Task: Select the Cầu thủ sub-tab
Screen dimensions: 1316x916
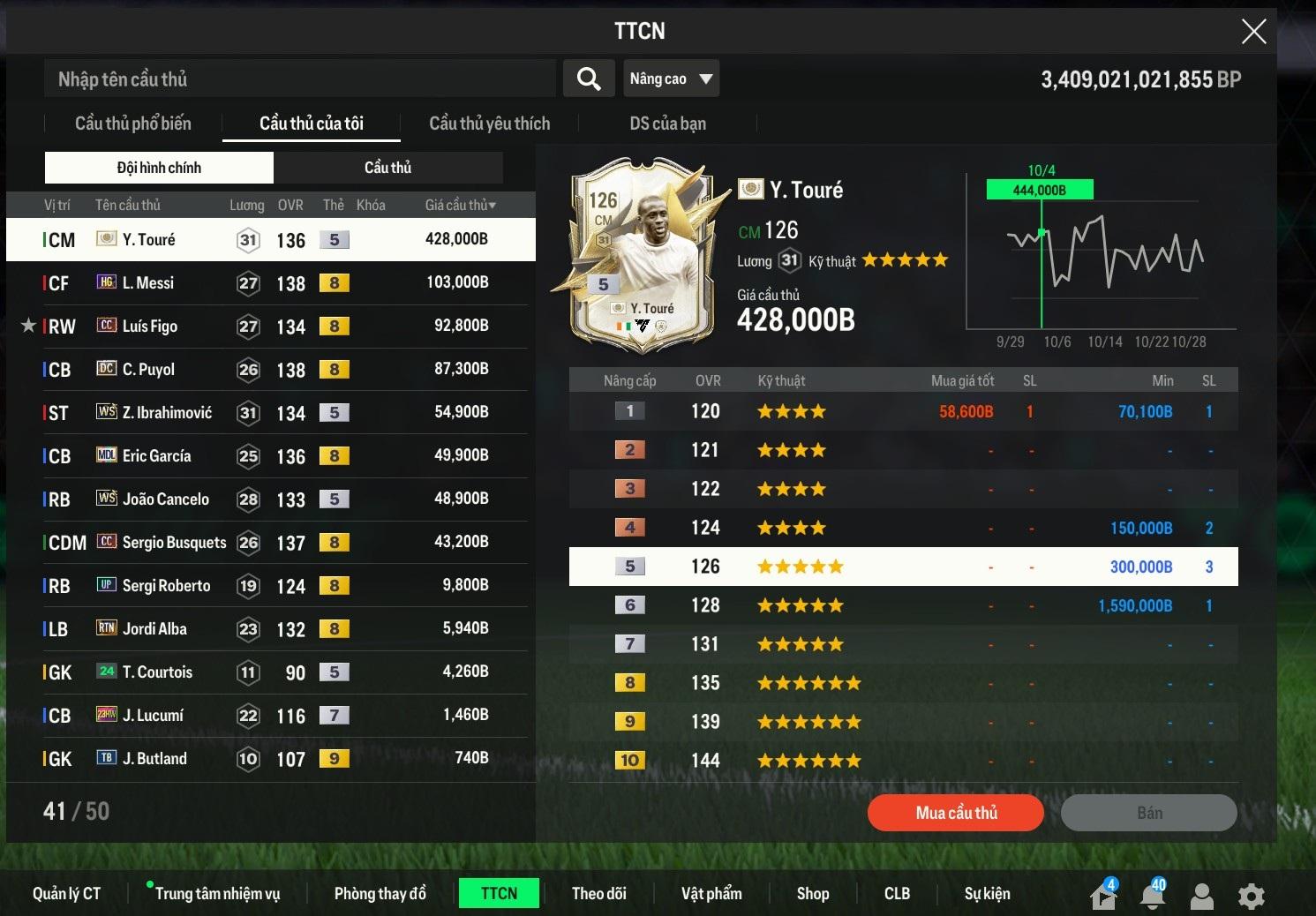Action: click(387, 168)
